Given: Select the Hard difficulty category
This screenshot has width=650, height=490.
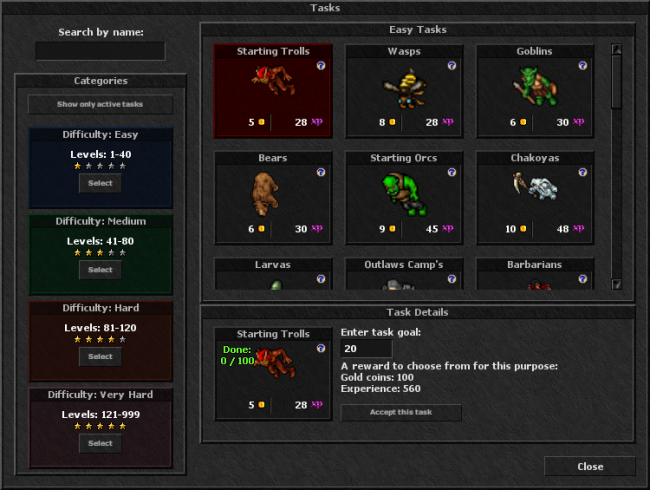Looking at the screenshot, I should click(100, 356).
